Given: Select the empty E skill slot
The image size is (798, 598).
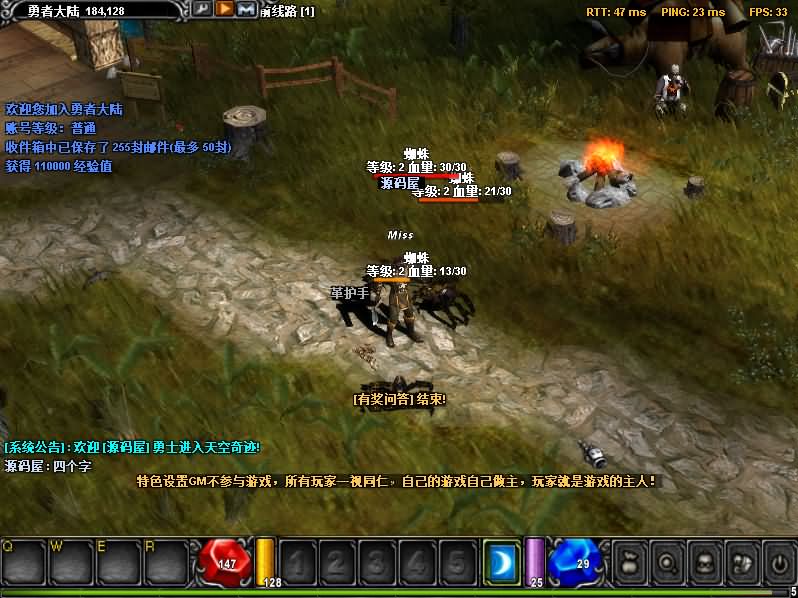Looking at the screenshot, I should click(x=118, y=562).
